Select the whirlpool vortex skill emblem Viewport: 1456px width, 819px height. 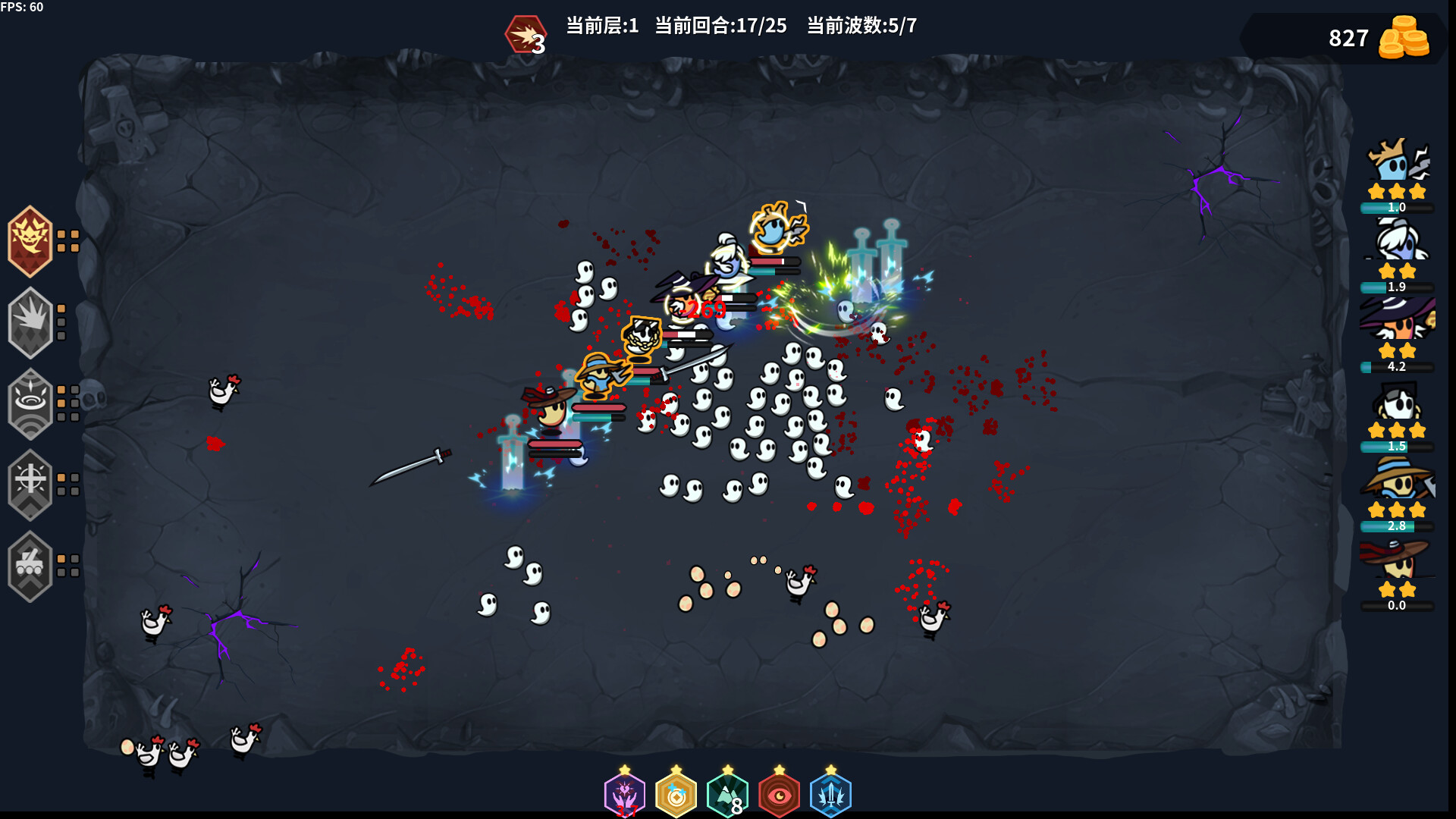tap(30, 403)
